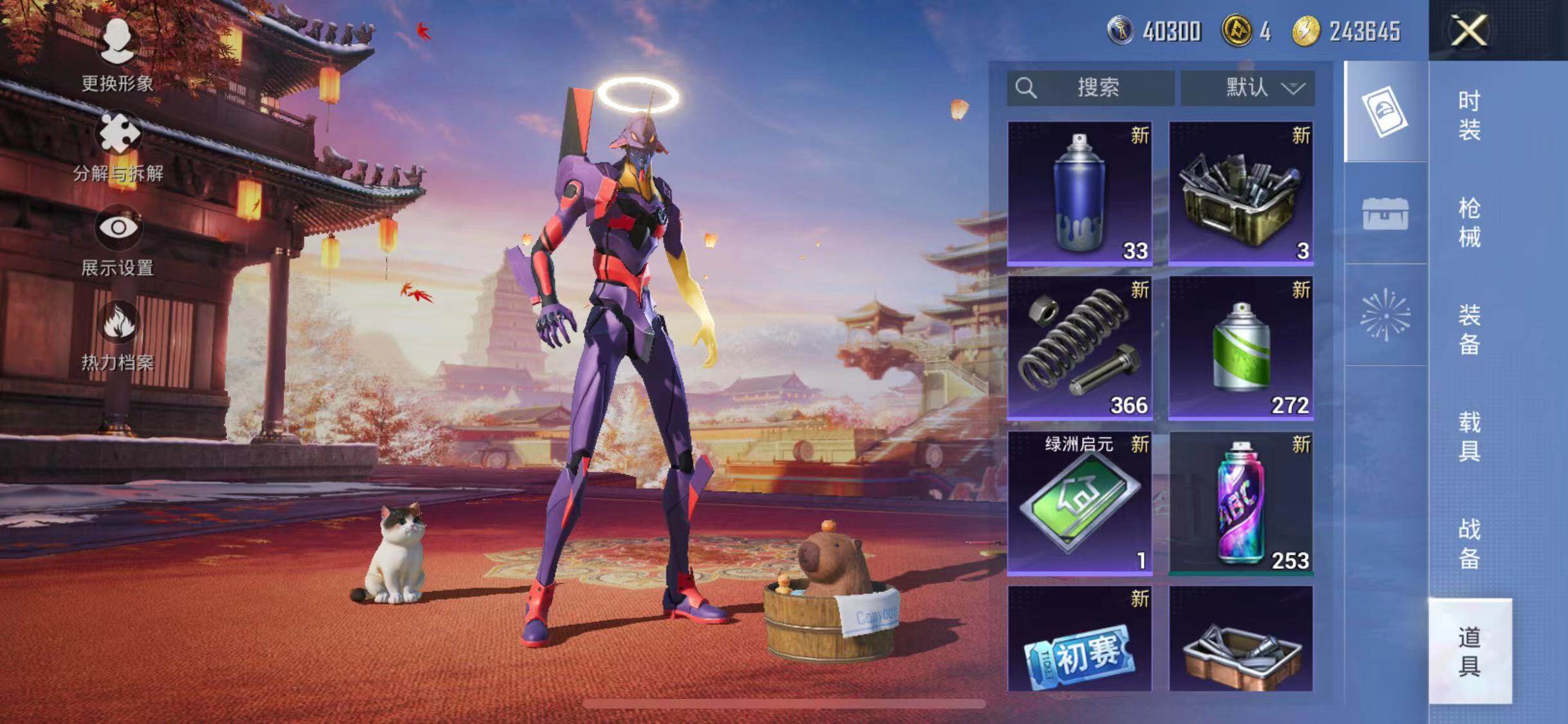This screenshot has width=1568, height=724.
Task: Open 更换形象 change appearance
Action: [x=117, y=56]
